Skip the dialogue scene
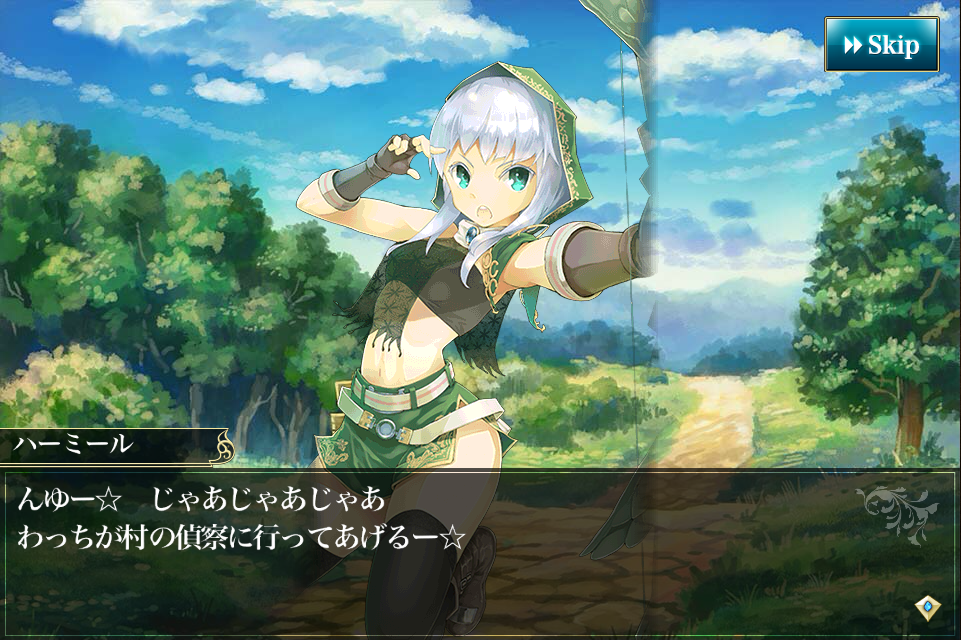 pyautogui.click(x=881, y=45)
